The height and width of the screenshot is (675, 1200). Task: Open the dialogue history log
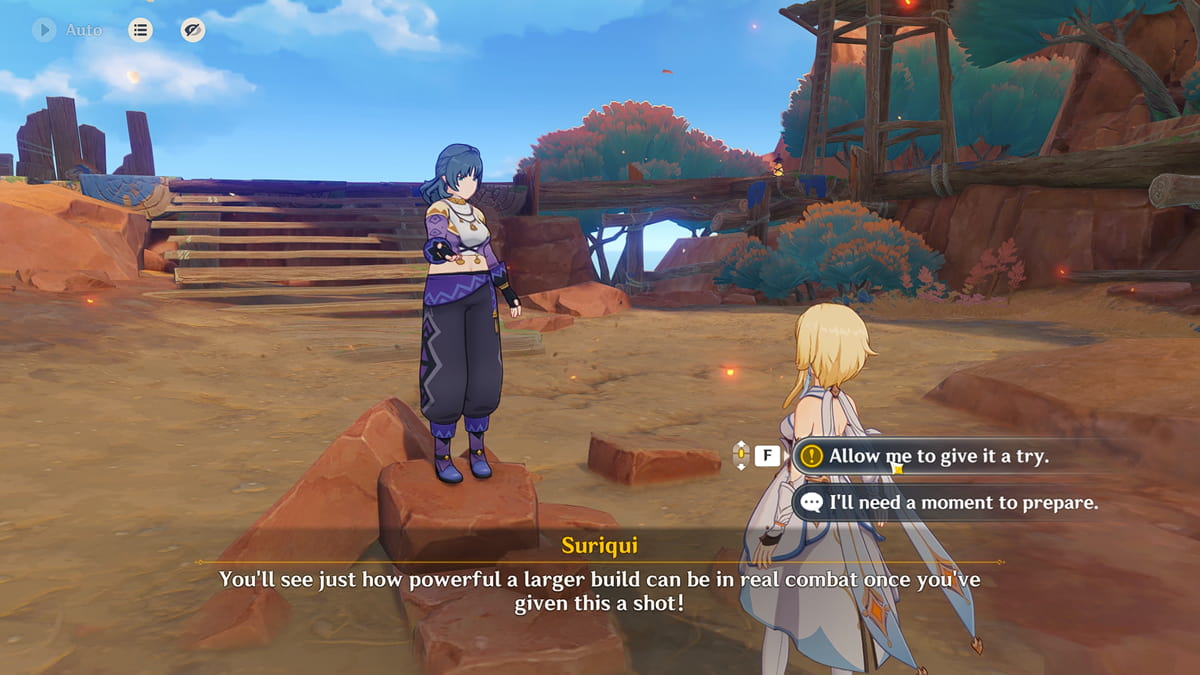(x=140, y=30)
